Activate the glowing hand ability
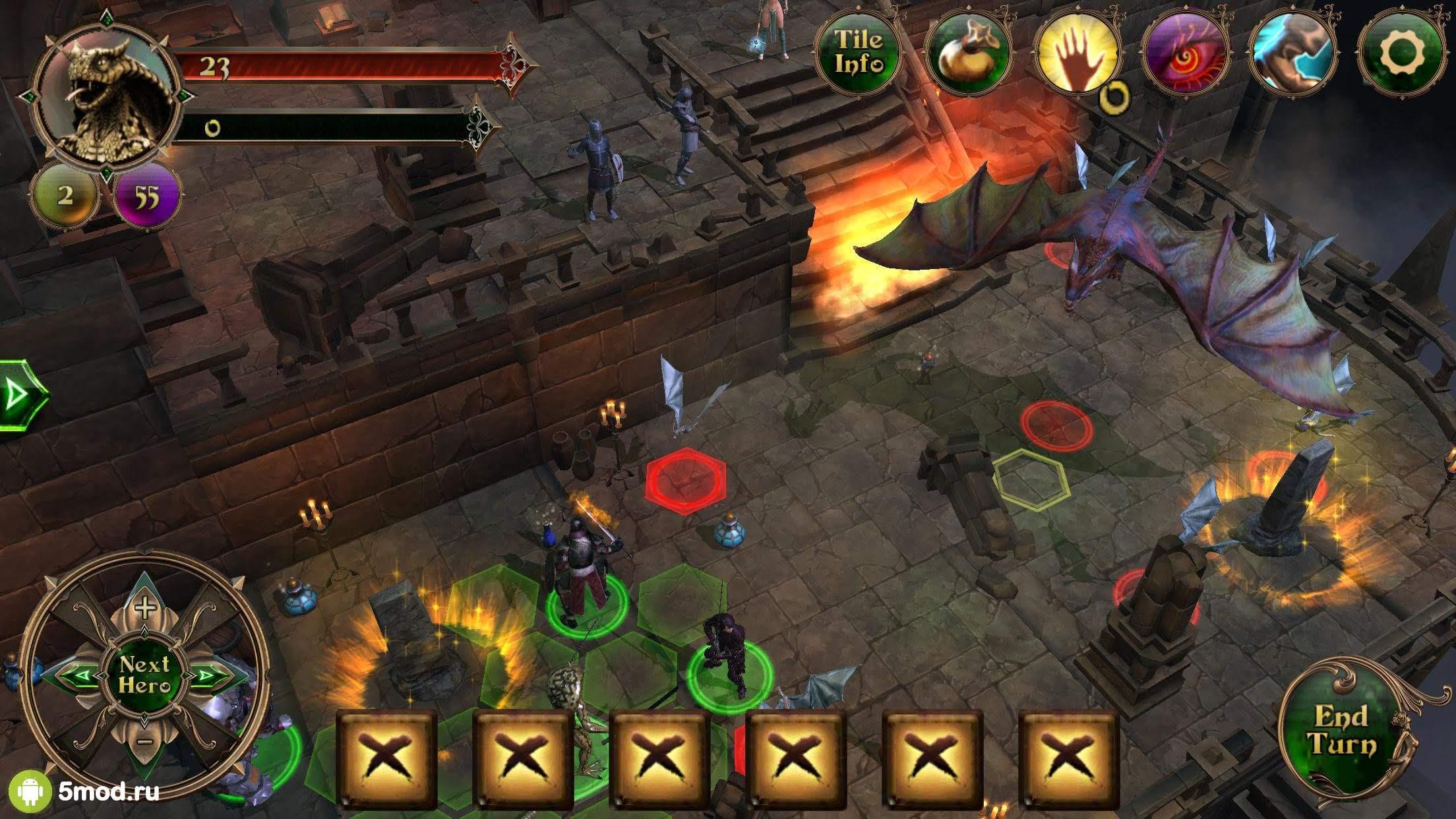This screenshot has width=1456, height=819. coord(1077,51)
